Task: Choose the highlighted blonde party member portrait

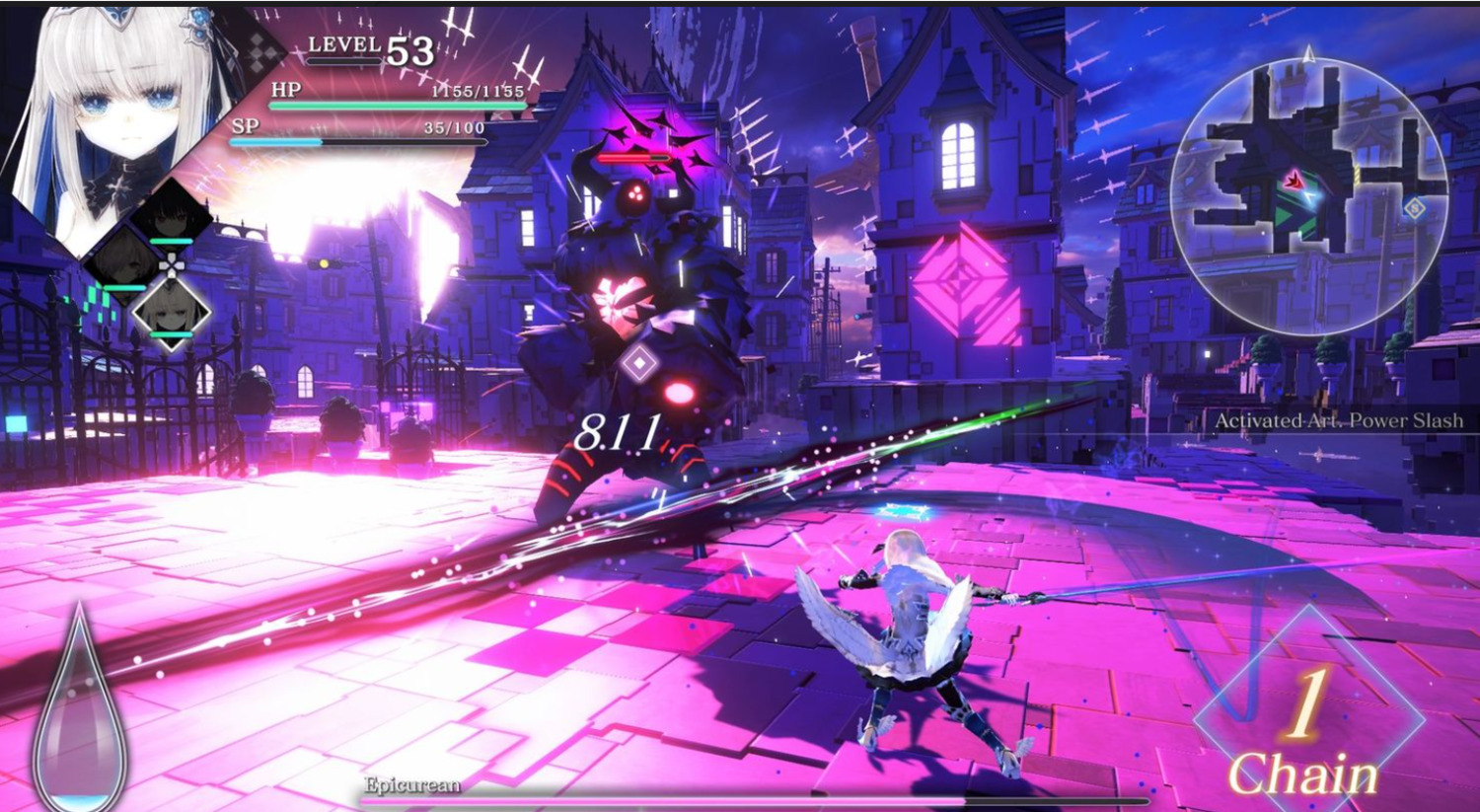Action: (172, 312)
